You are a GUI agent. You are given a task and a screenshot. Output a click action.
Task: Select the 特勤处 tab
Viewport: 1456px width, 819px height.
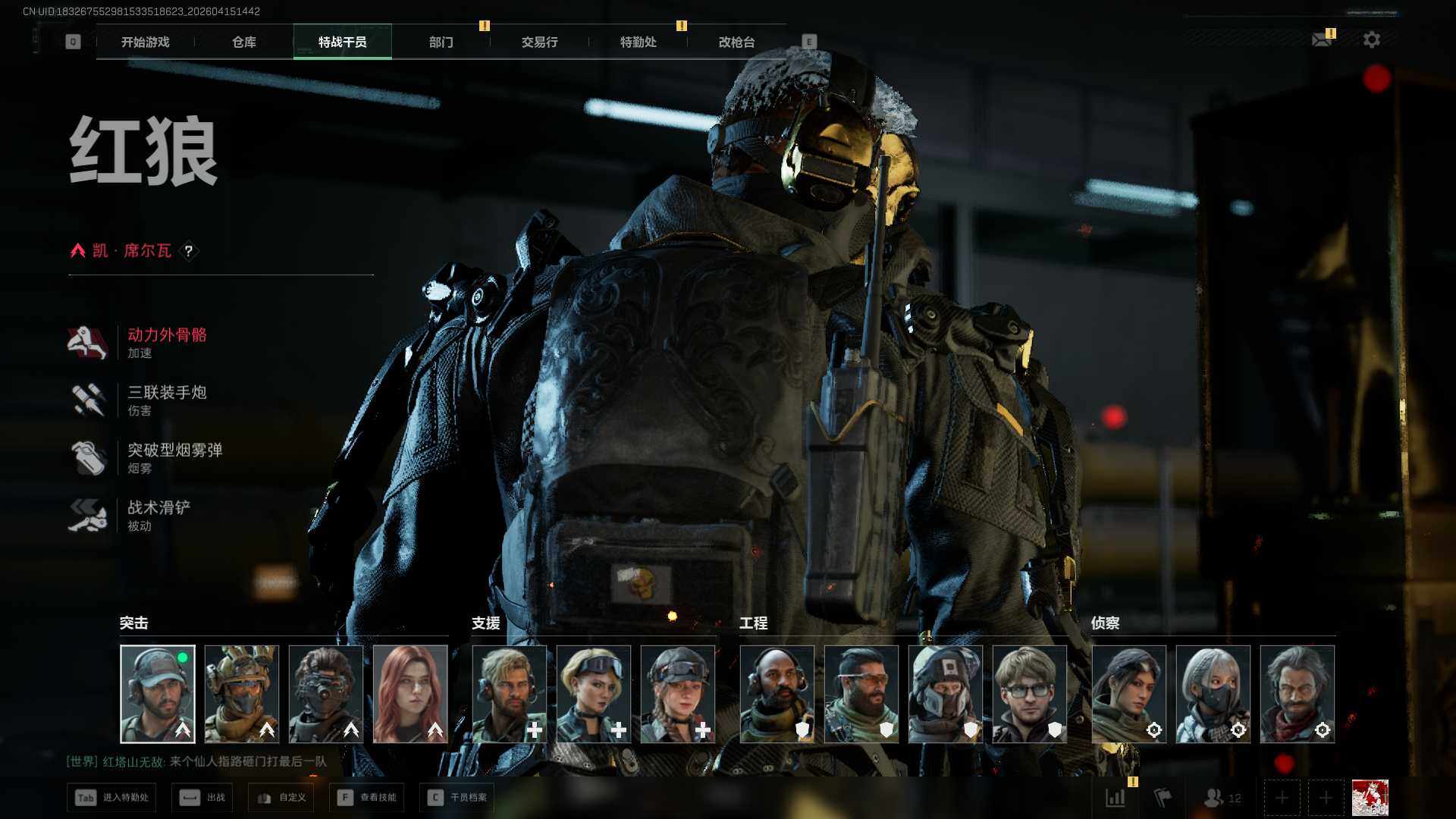(x=638, y=42)
